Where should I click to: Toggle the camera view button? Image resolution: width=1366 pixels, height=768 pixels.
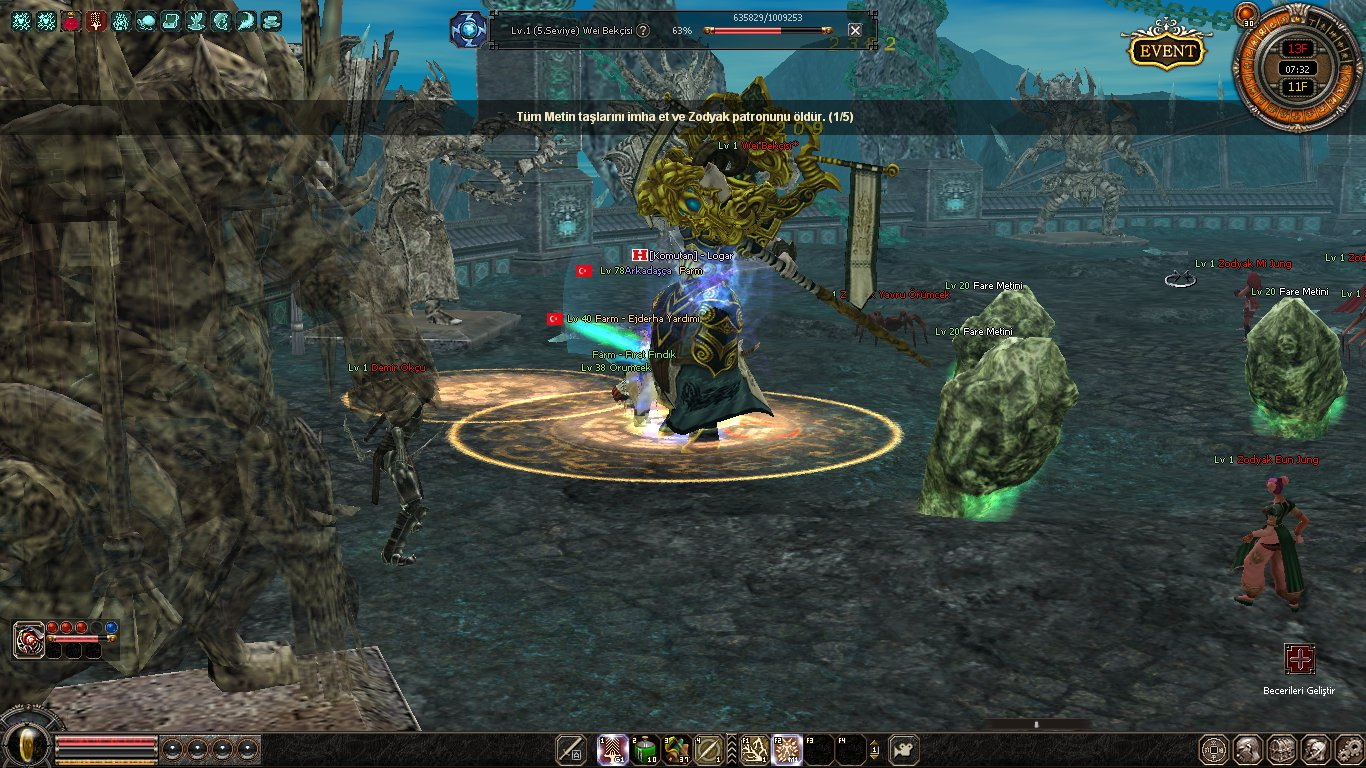[904, 749]
